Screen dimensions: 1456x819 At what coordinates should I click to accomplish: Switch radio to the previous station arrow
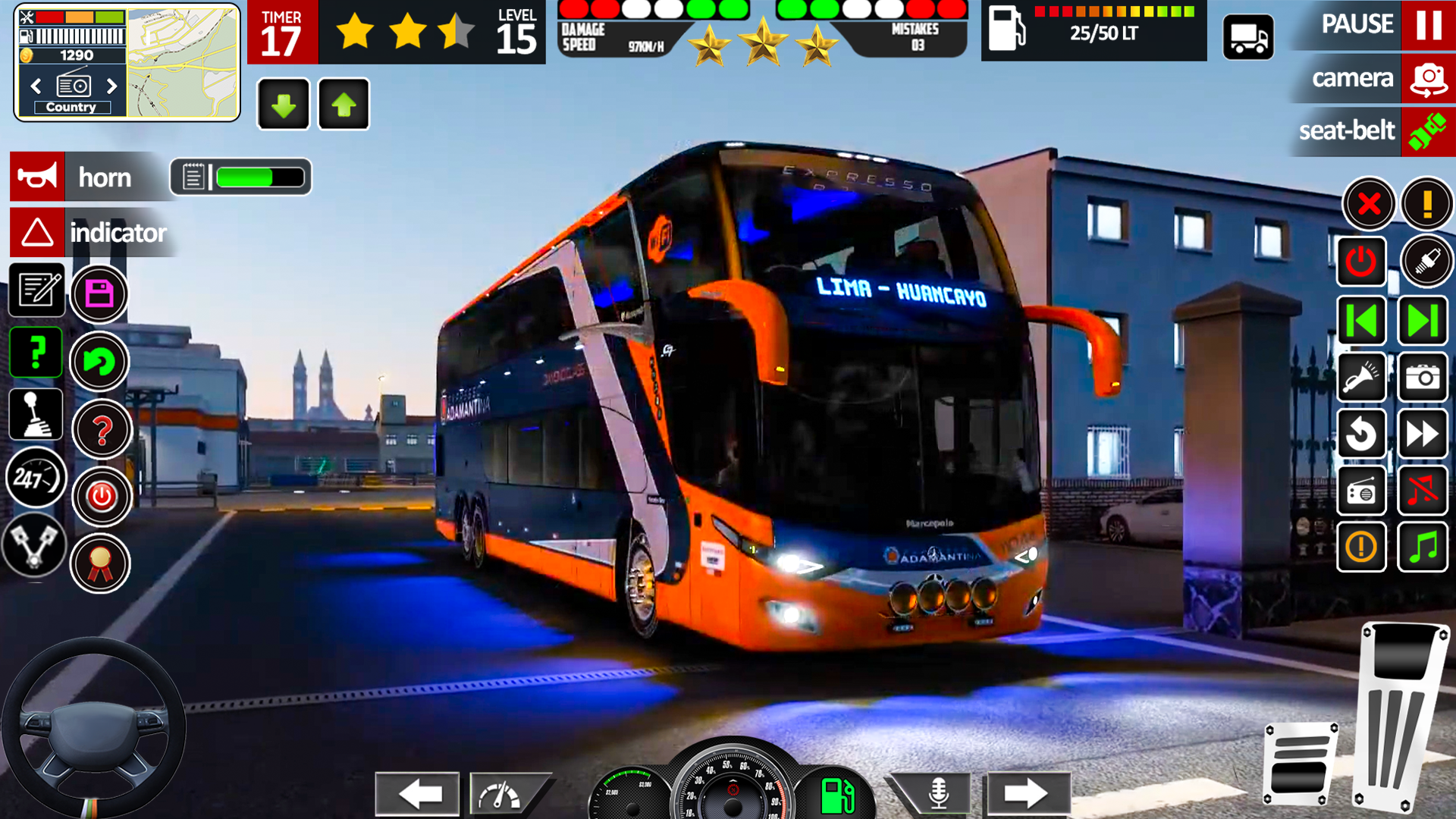(x=36, y=86)
